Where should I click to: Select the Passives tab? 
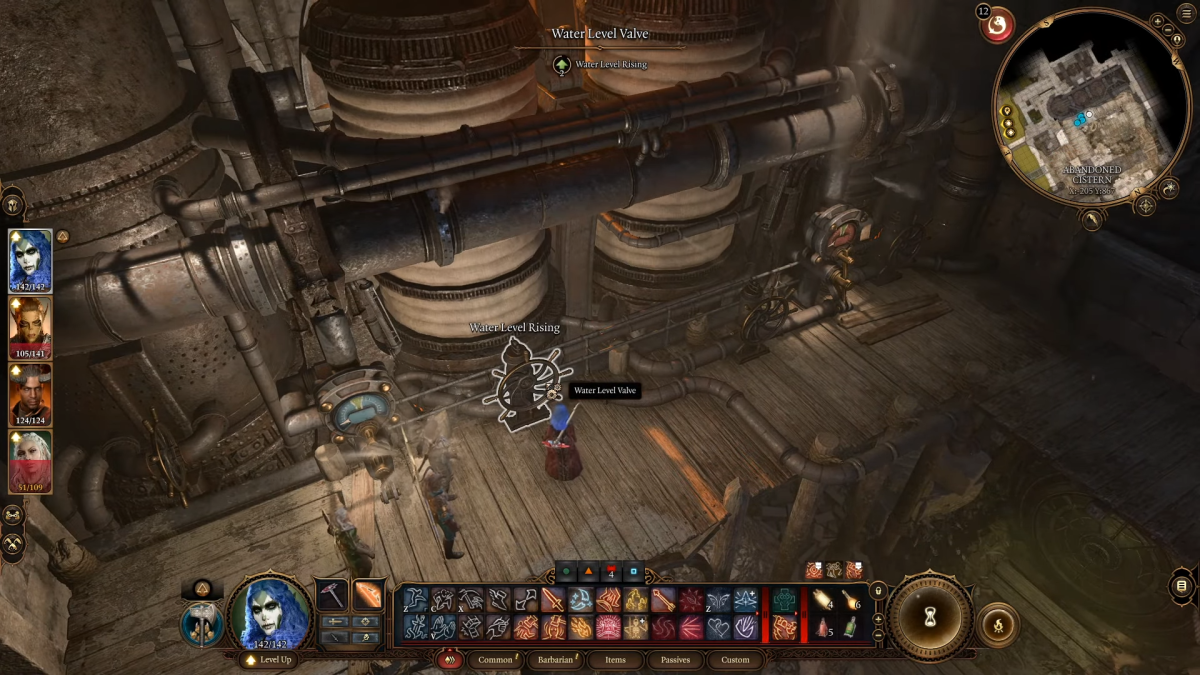[675, 660]
